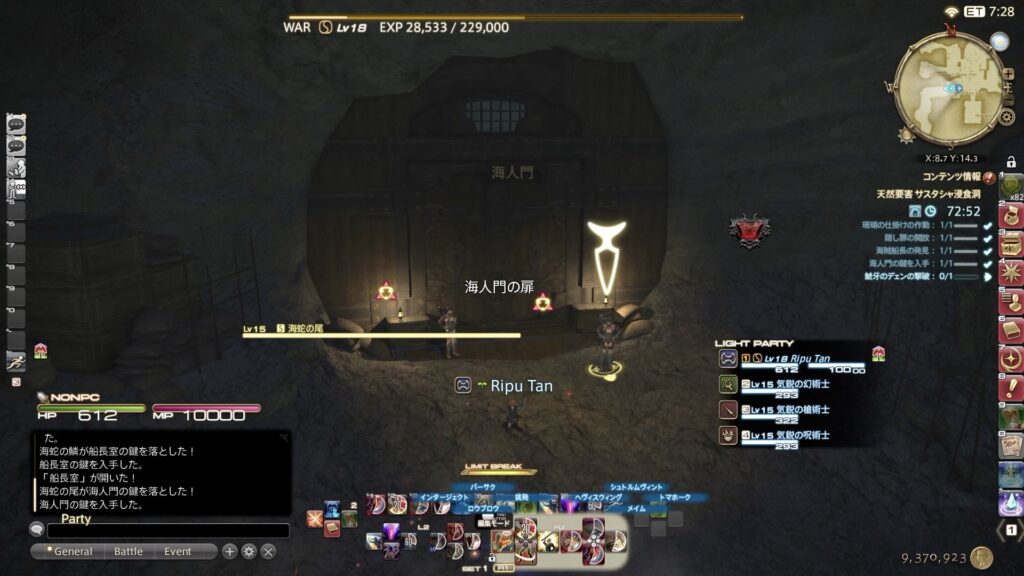Image resolution: width=1024 pixels, height=576 pixels.
Task: Open chat log settings gear
Action: [249, 551]
